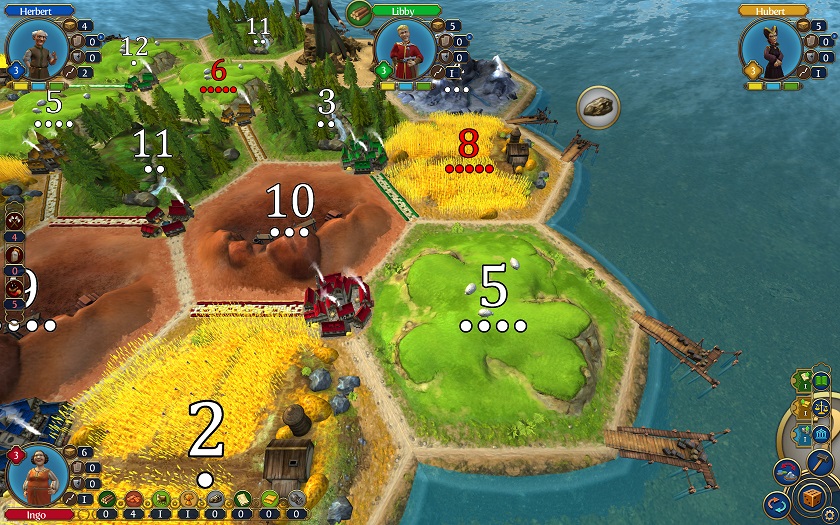Select the lumber resource icon
This screenshot has width=840, height=525.
(107, 499)
